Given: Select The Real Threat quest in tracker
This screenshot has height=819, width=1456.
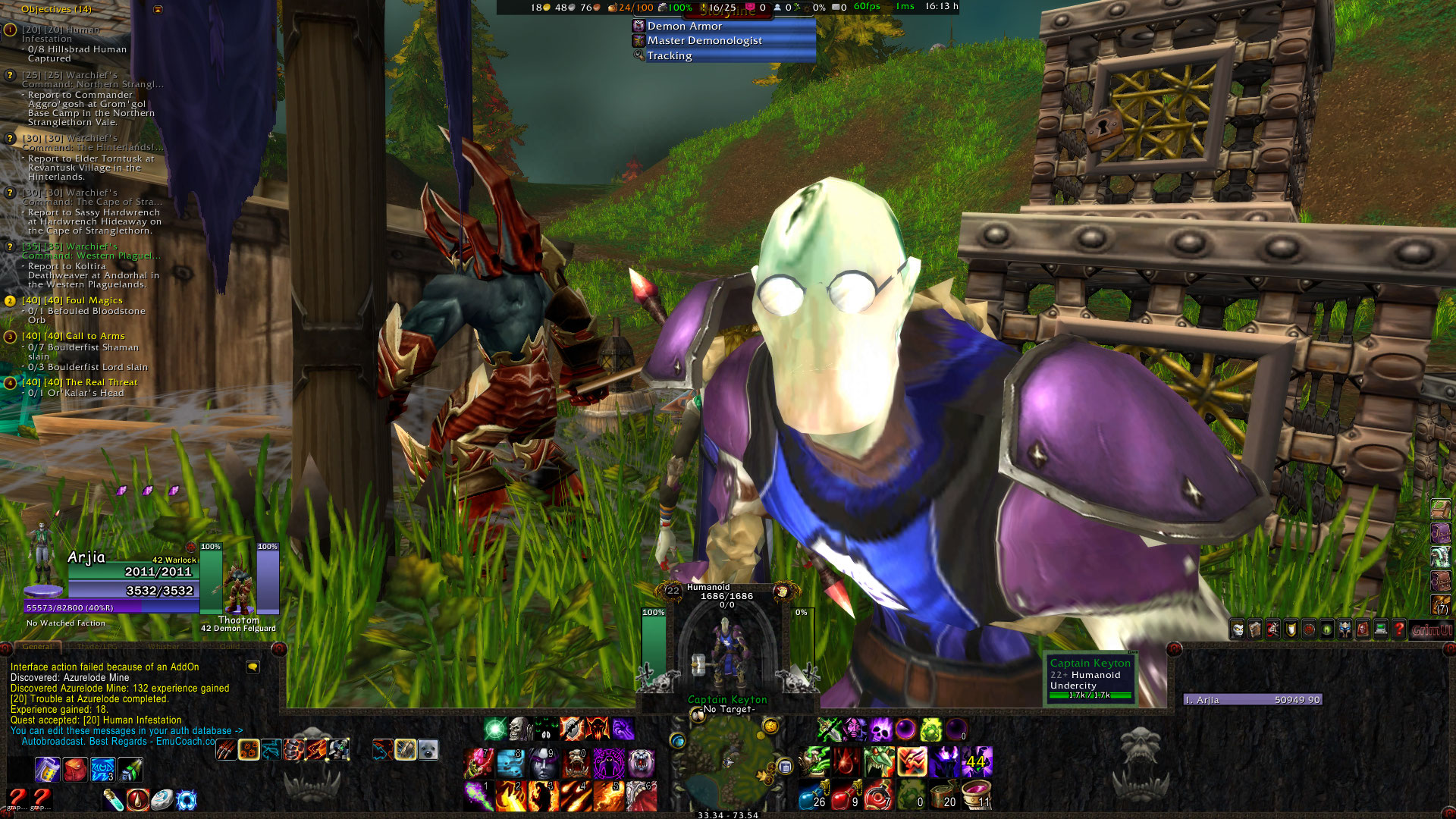Looking at the screenshot, I should coord(101,382).
